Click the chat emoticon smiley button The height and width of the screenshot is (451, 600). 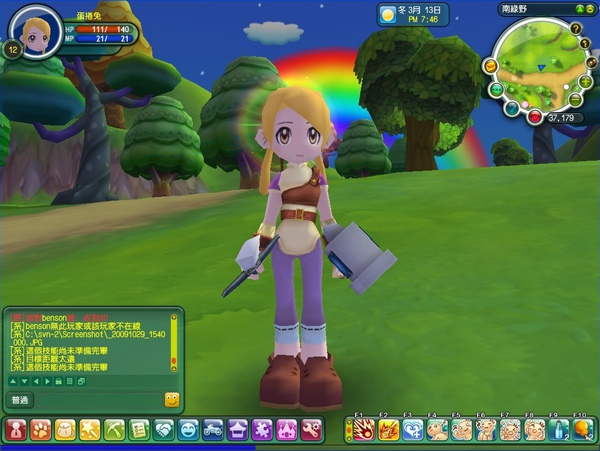[x=171, y=399]
